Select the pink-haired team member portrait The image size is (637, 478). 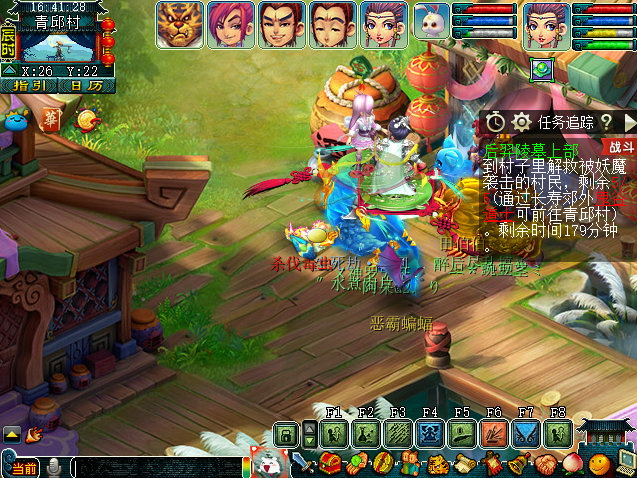point(229,24)
